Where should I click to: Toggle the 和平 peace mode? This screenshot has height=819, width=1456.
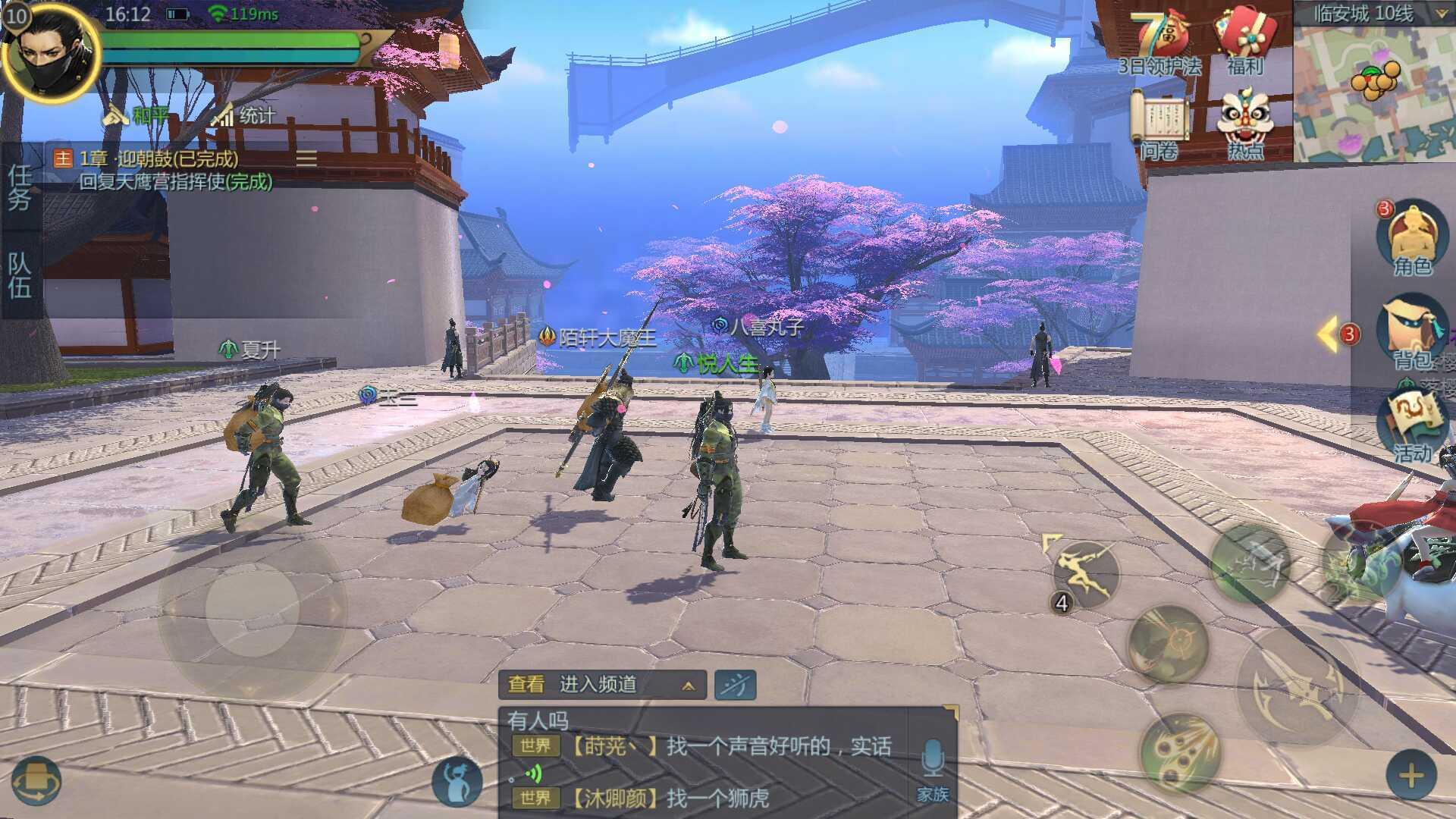pos(136,115)
